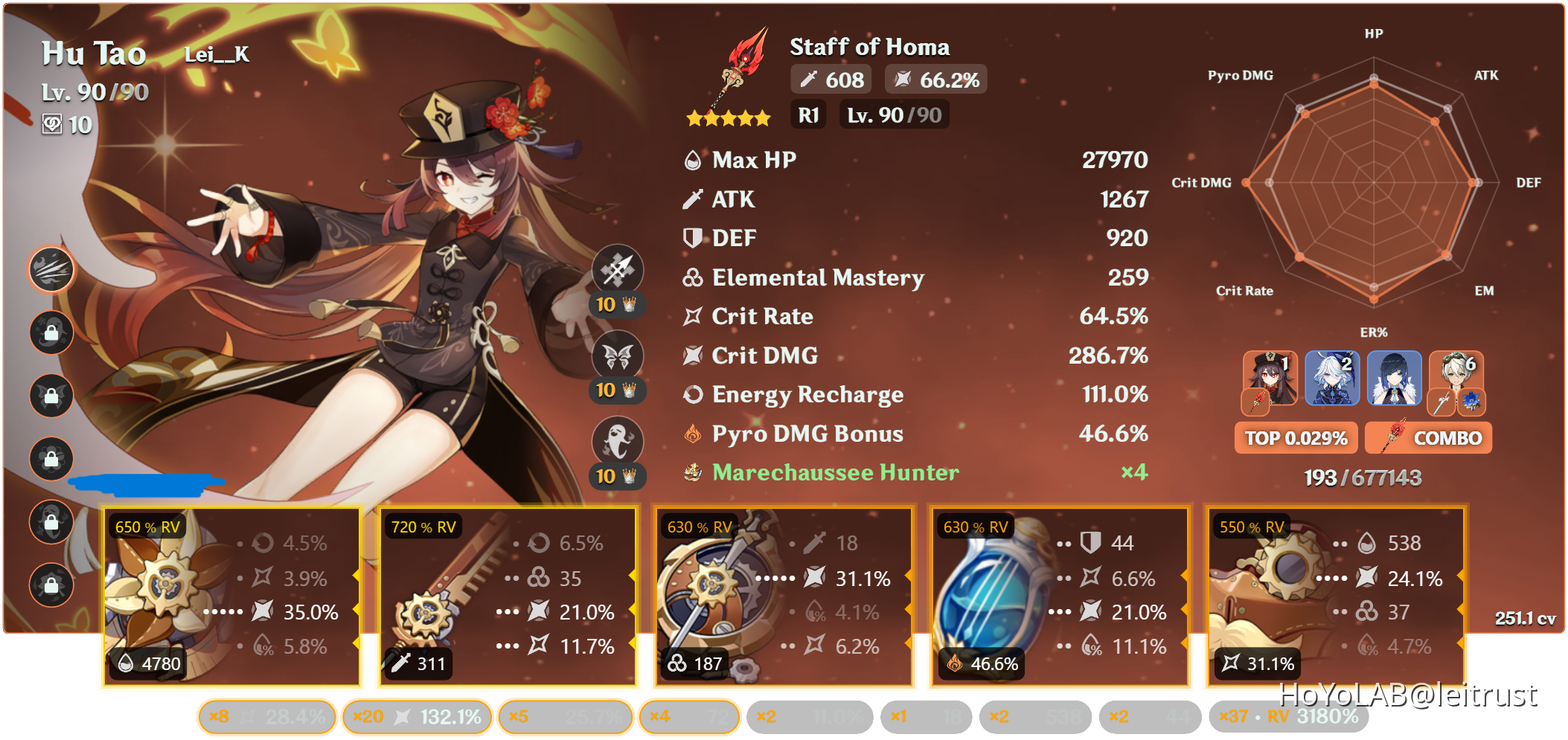Open the ghost Elemental Burst talent
This screenshot has width=1568, height=740.
tap(618, 442)
